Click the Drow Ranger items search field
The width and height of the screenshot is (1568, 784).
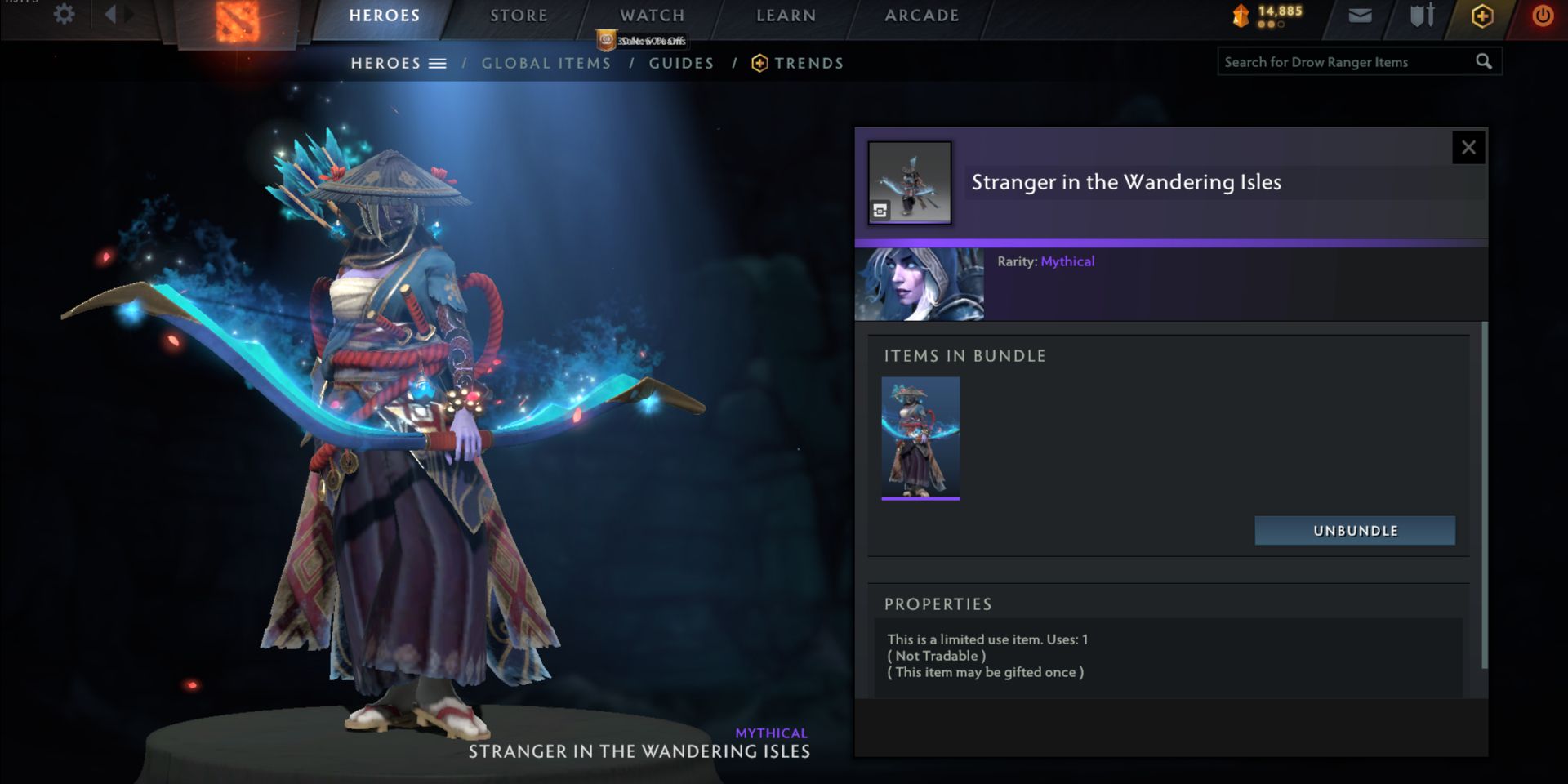pos(1347,61)
